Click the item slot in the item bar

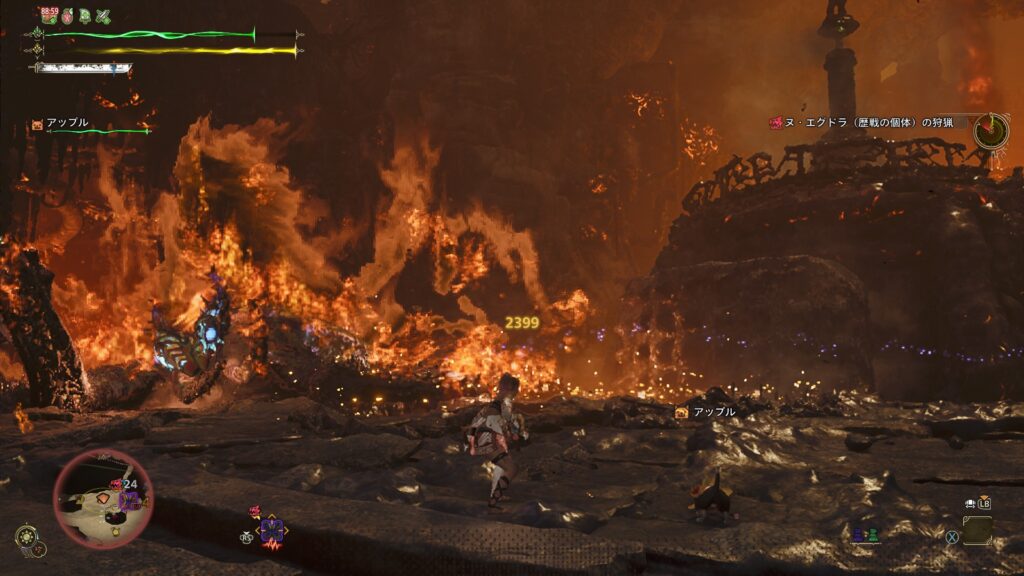[x=977, y=530]
